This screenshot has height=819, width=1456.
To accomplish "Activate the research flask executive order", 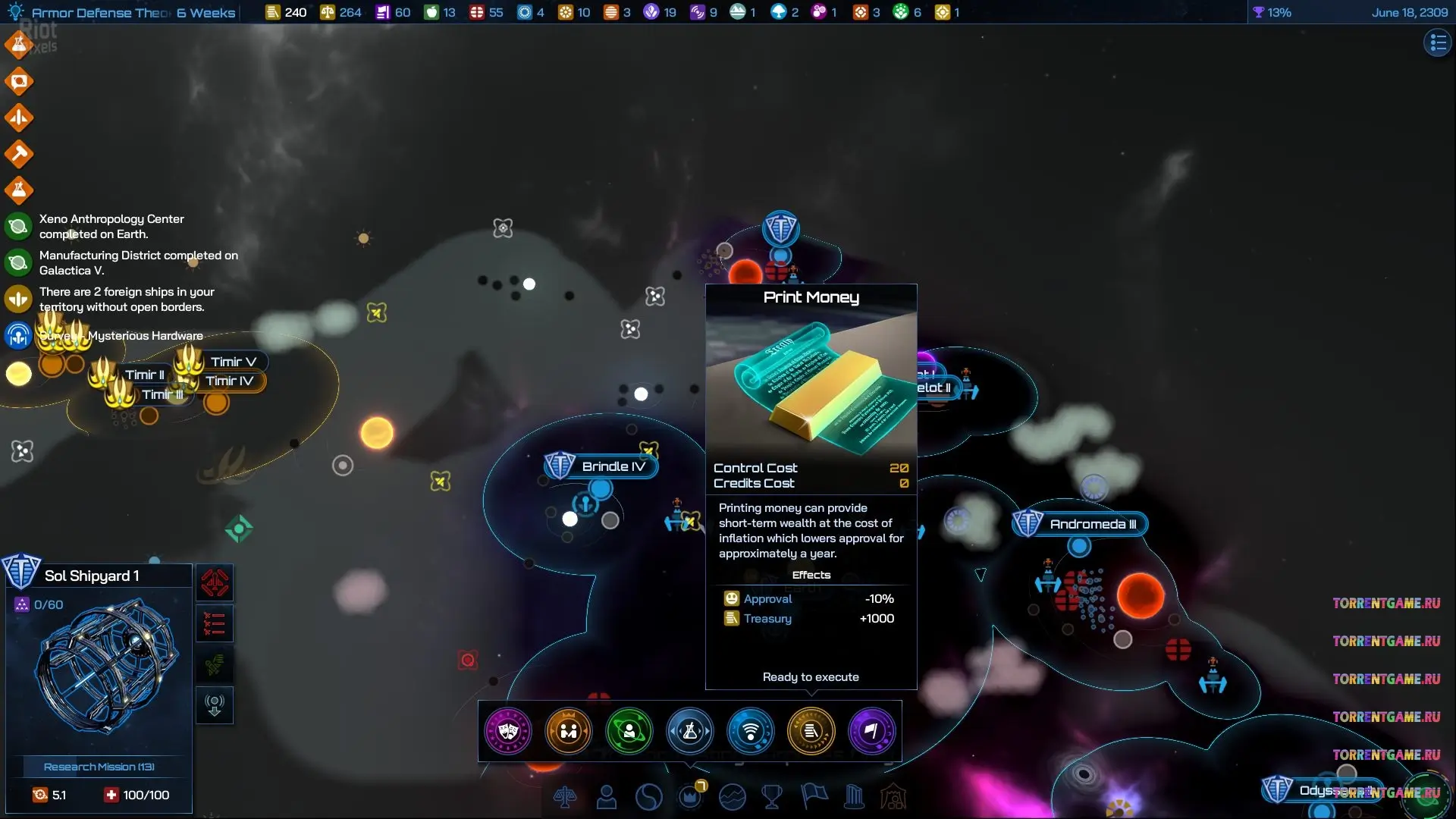I will click(690, 731).
